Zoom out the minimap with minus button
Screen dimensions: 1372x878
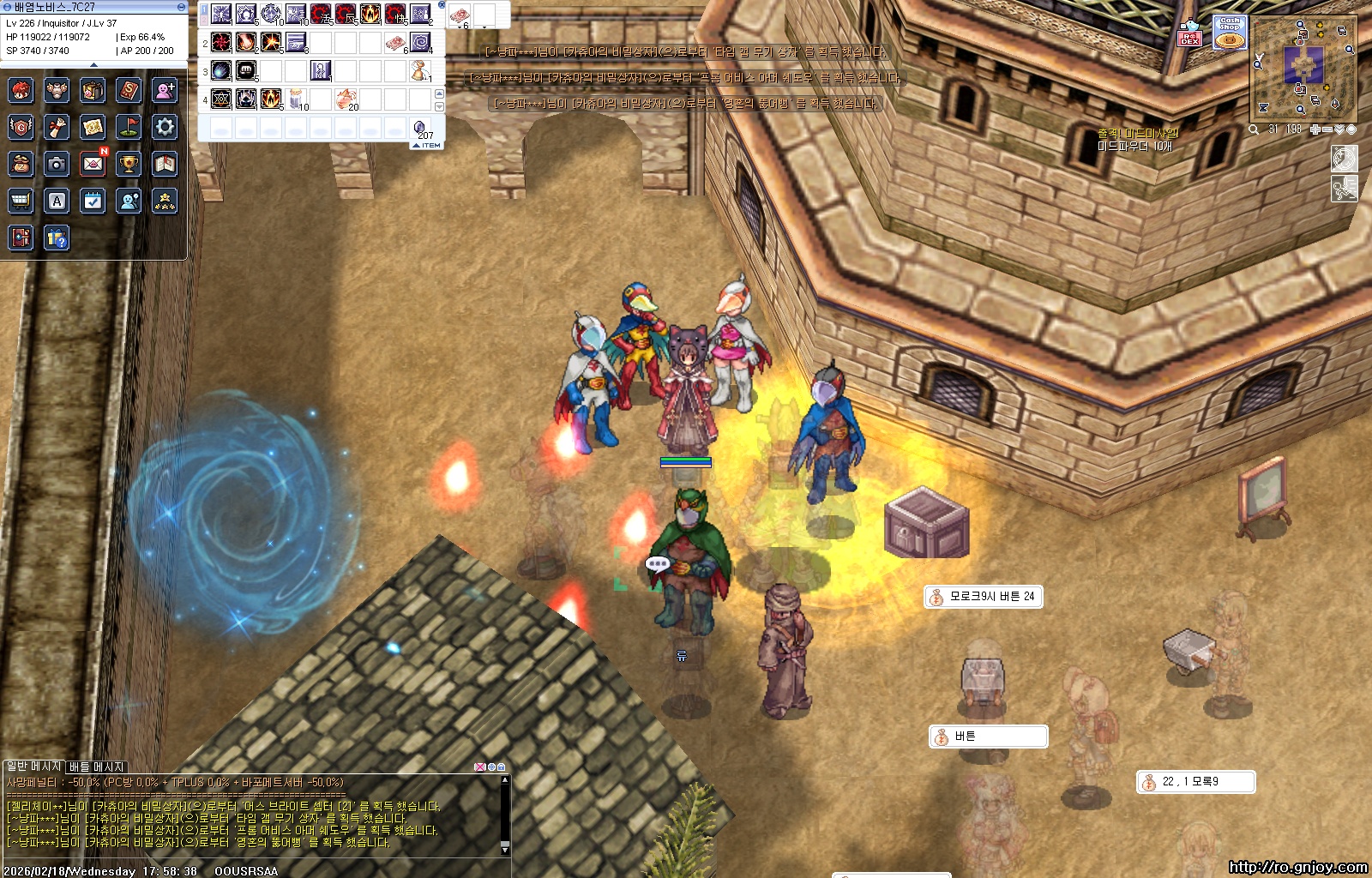[1327, 129]
